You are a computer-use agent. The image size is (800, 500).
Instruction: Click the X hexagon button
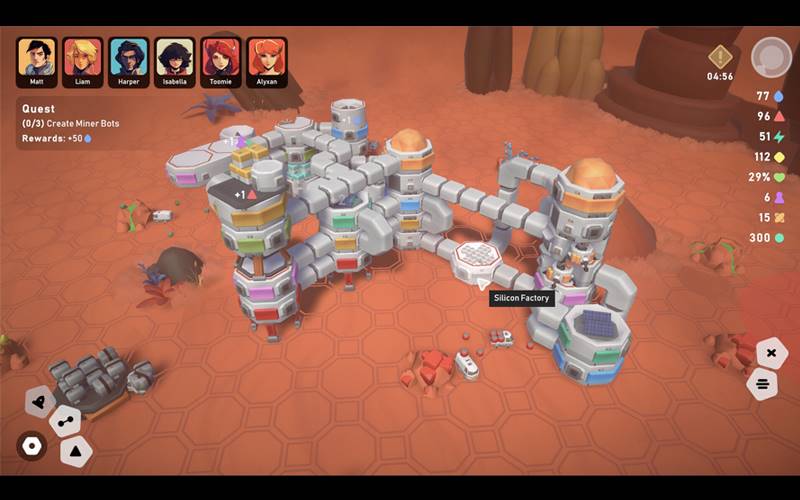point(771,352)
